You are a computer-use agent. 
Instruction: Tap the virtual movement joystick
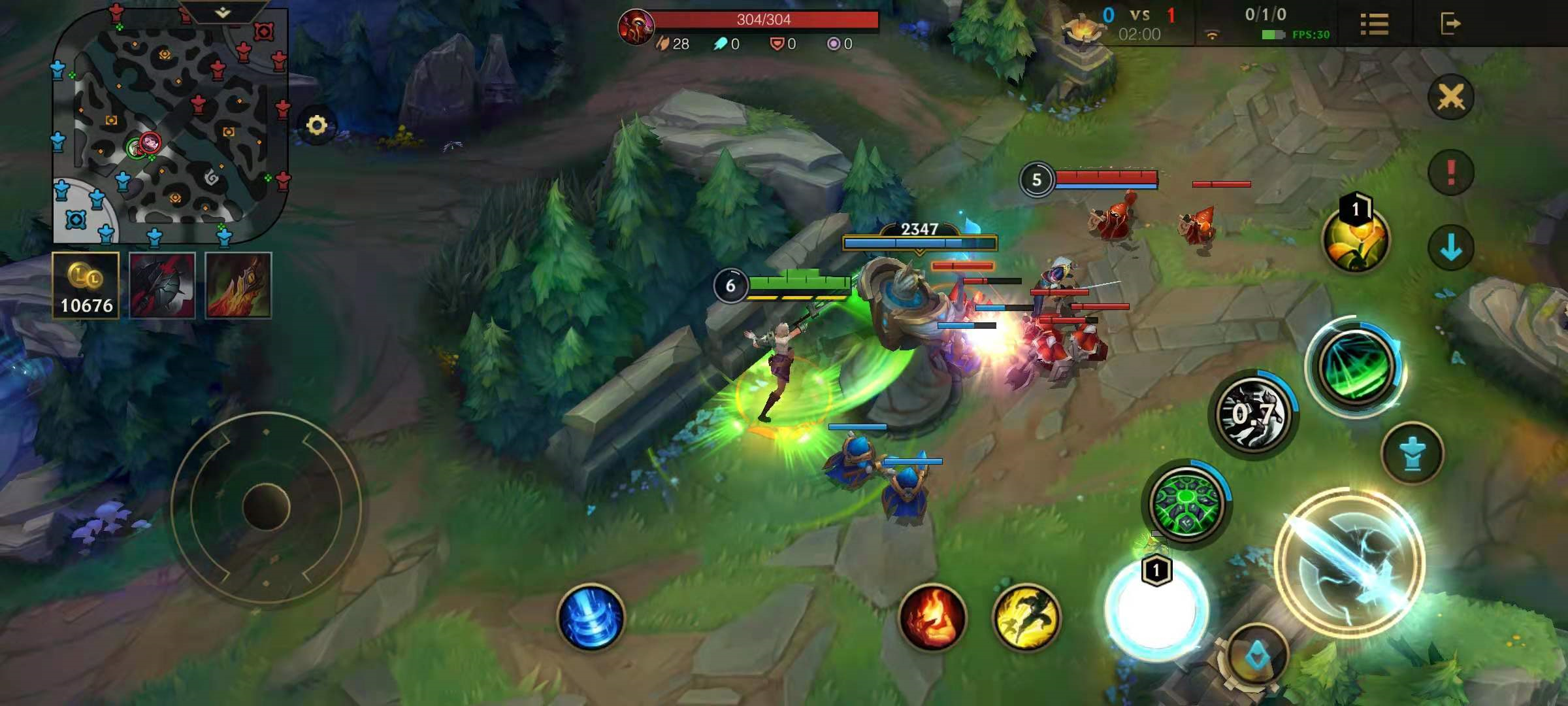click(266, 507)
